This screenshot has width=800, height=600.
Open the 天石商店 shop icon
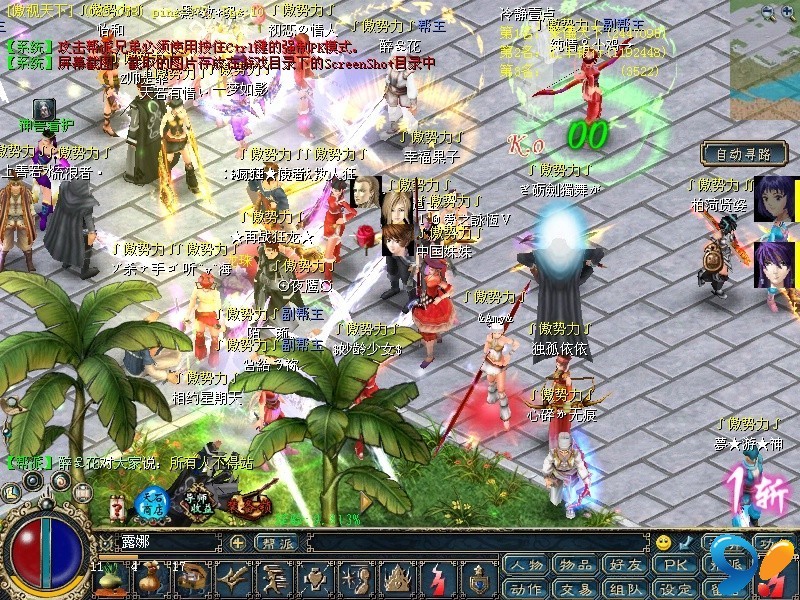(x=152, y=504)
